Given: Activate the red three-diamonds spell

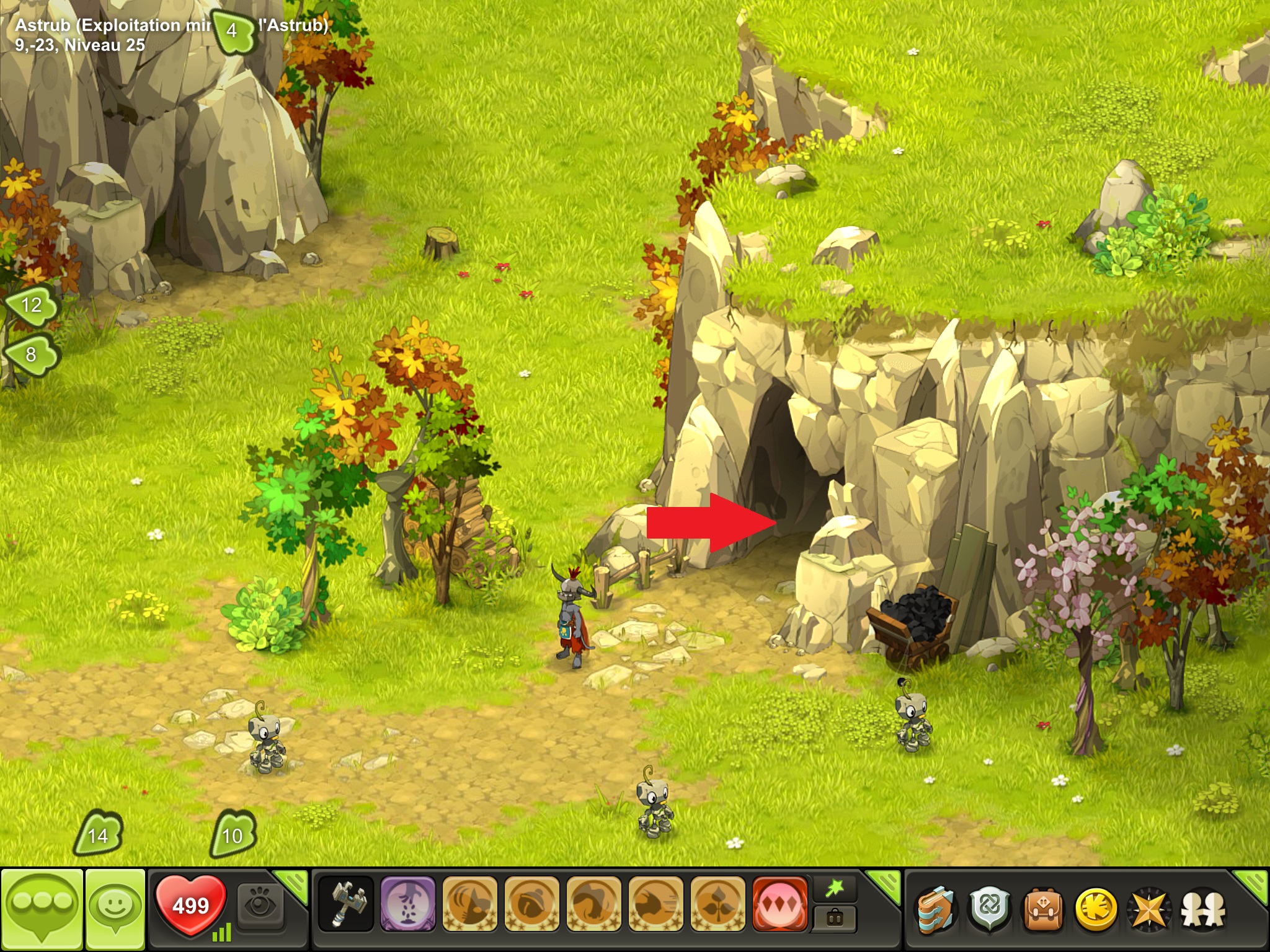Looking at the screenshot, I should (x=779, y=904).
